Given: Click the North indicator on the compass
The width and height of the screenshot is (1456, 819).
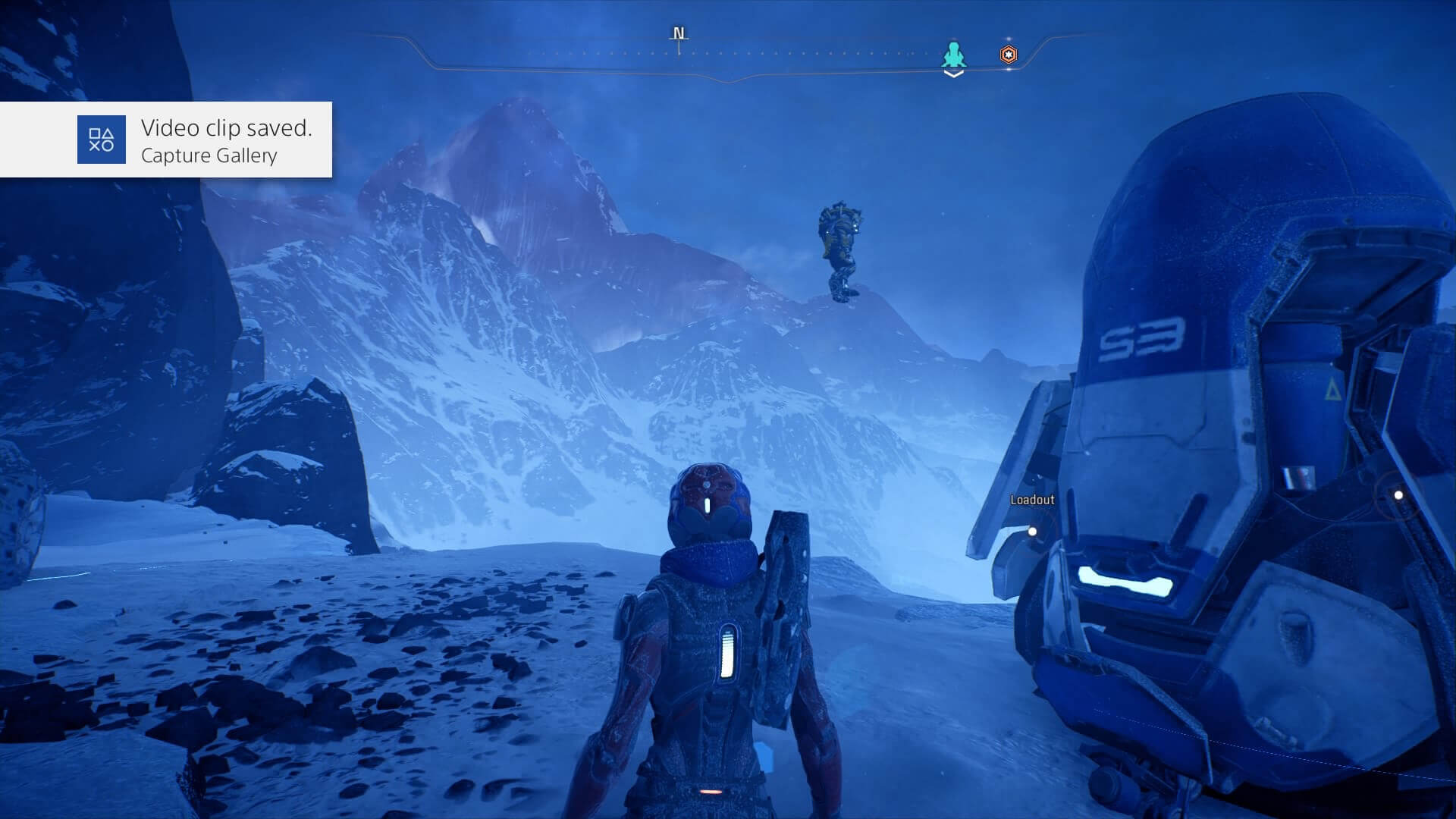Looking at the screenshot, I should pyautogui.click(x=679, y=34).
